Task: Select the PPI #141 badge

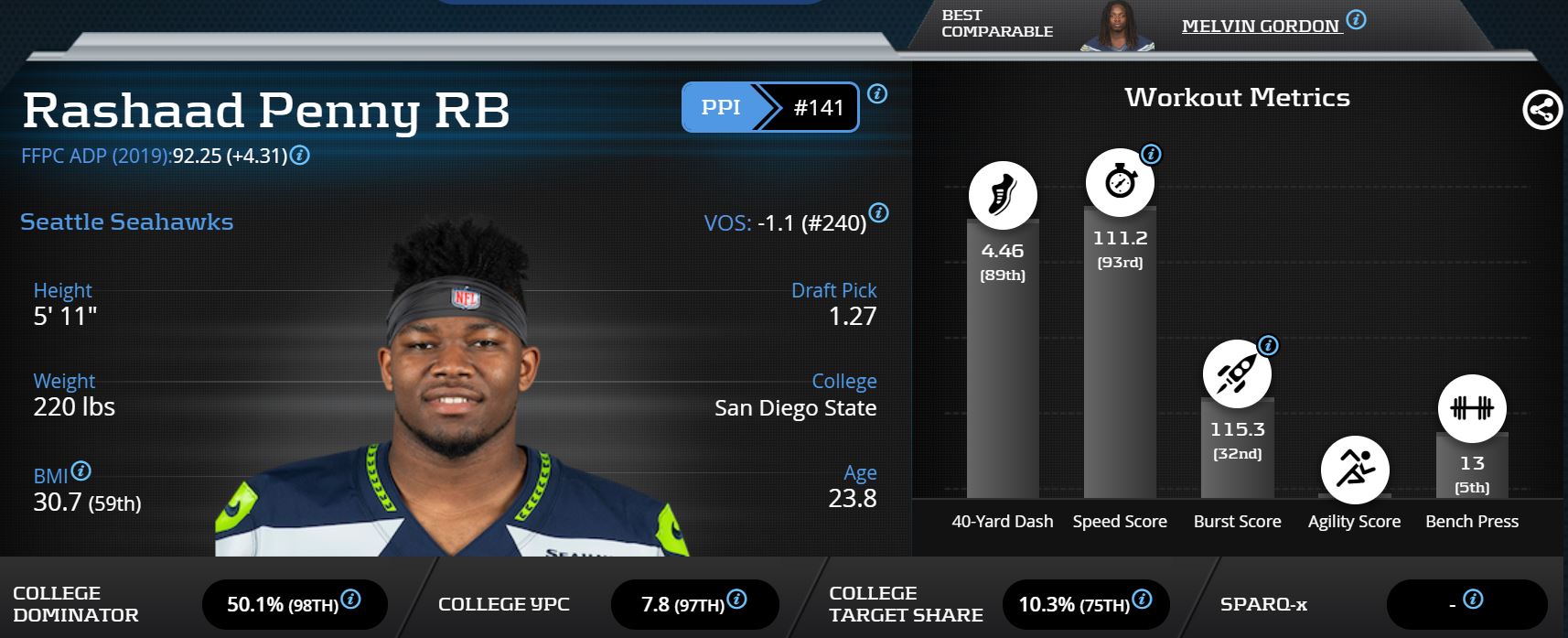Action: [769, 107]
